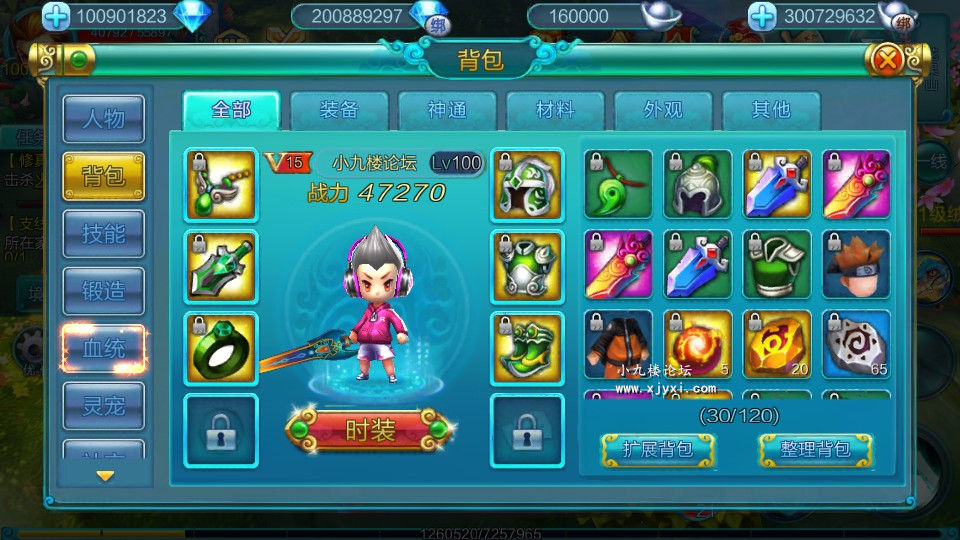This screenshot has height=540, width=960.
Task: View the 外观 appearance tab
Action: pyautogui.click(x=663, y=110)
